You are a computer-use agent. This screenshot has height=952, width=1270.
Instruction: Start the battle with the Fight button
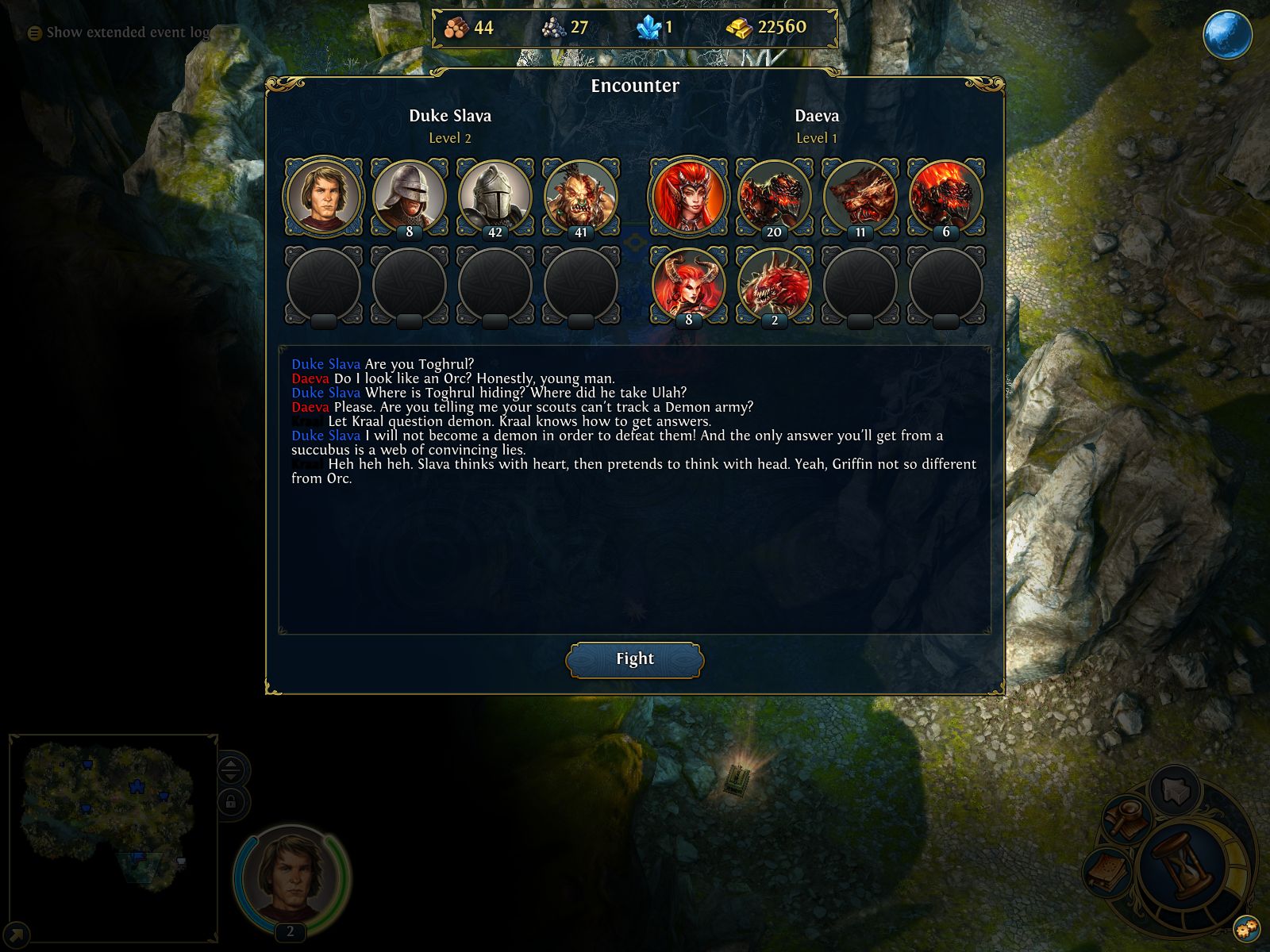coord(634,659)
